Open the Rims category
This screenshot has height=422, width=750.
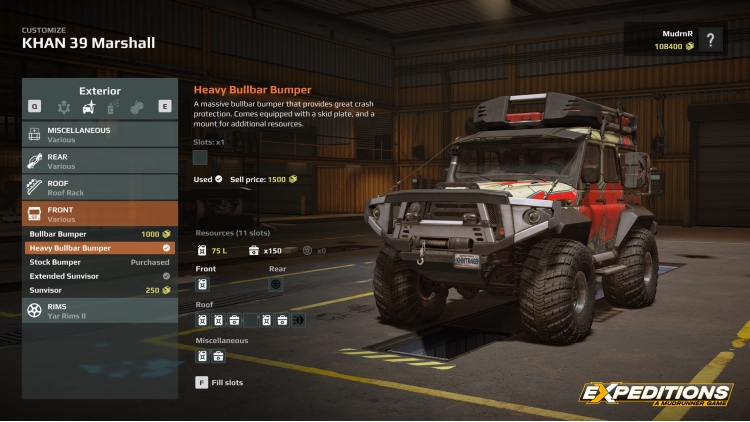[x=99, y=309]
